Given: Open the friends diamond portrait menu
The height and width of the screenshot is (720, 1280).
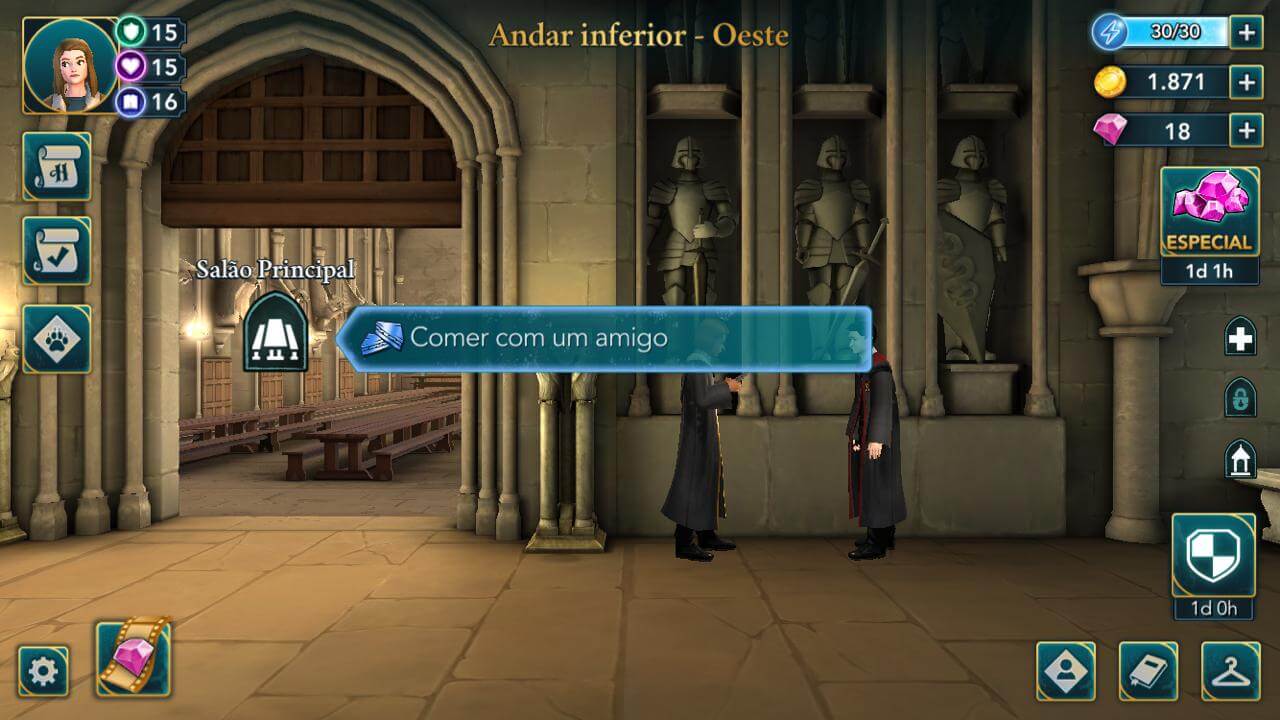Looking at the screenshot, I should 1066,671.
